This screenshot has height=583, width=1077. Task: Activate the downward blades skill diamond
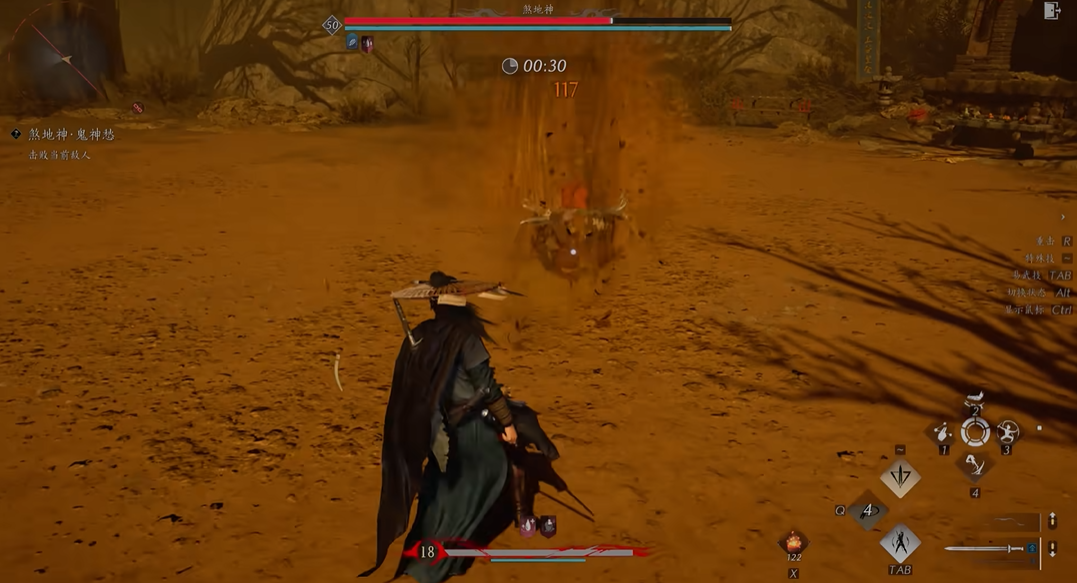click(x=900, y=478)
